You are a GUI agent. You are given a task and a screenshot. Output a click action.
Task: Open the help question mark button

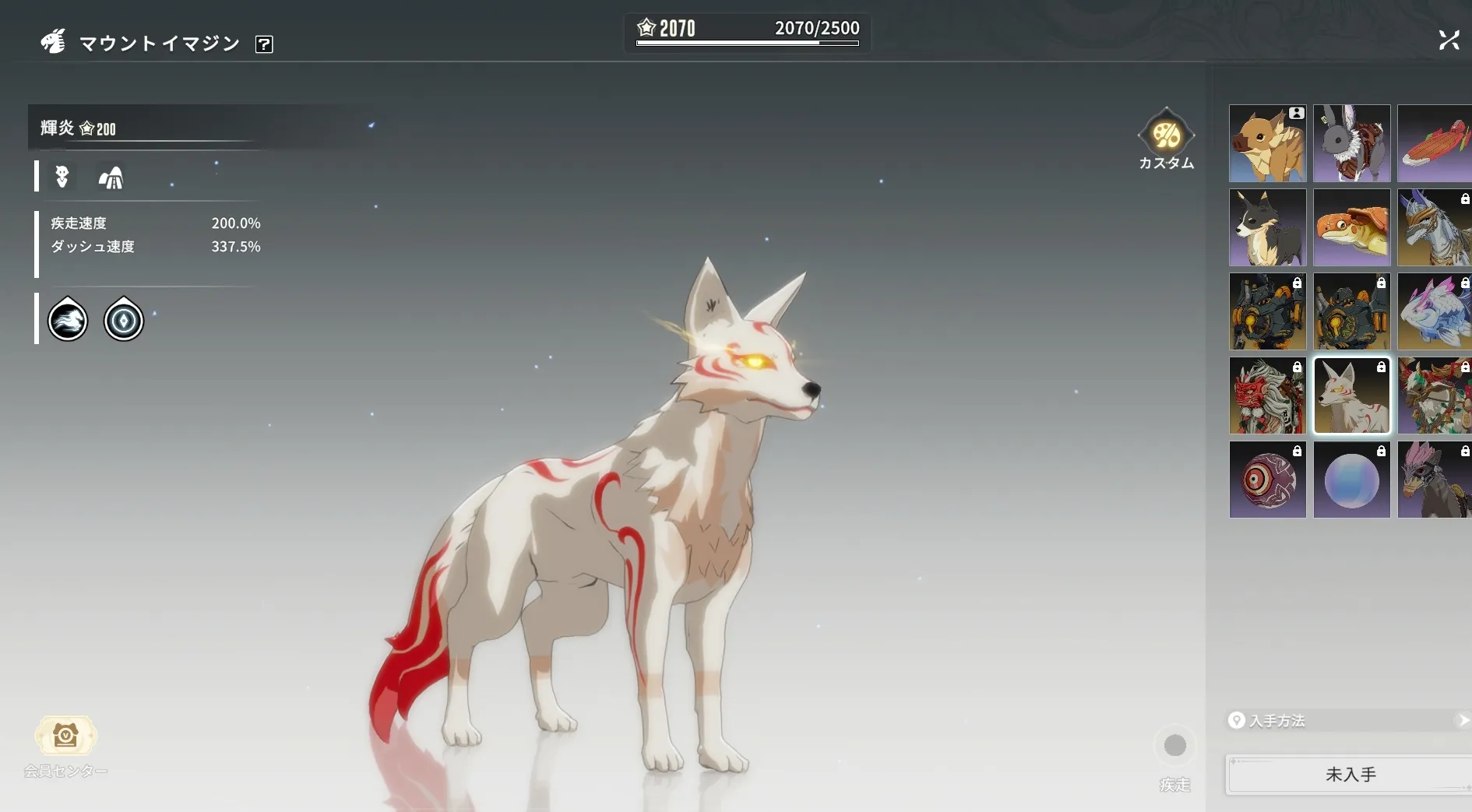(x=264, y=44)
